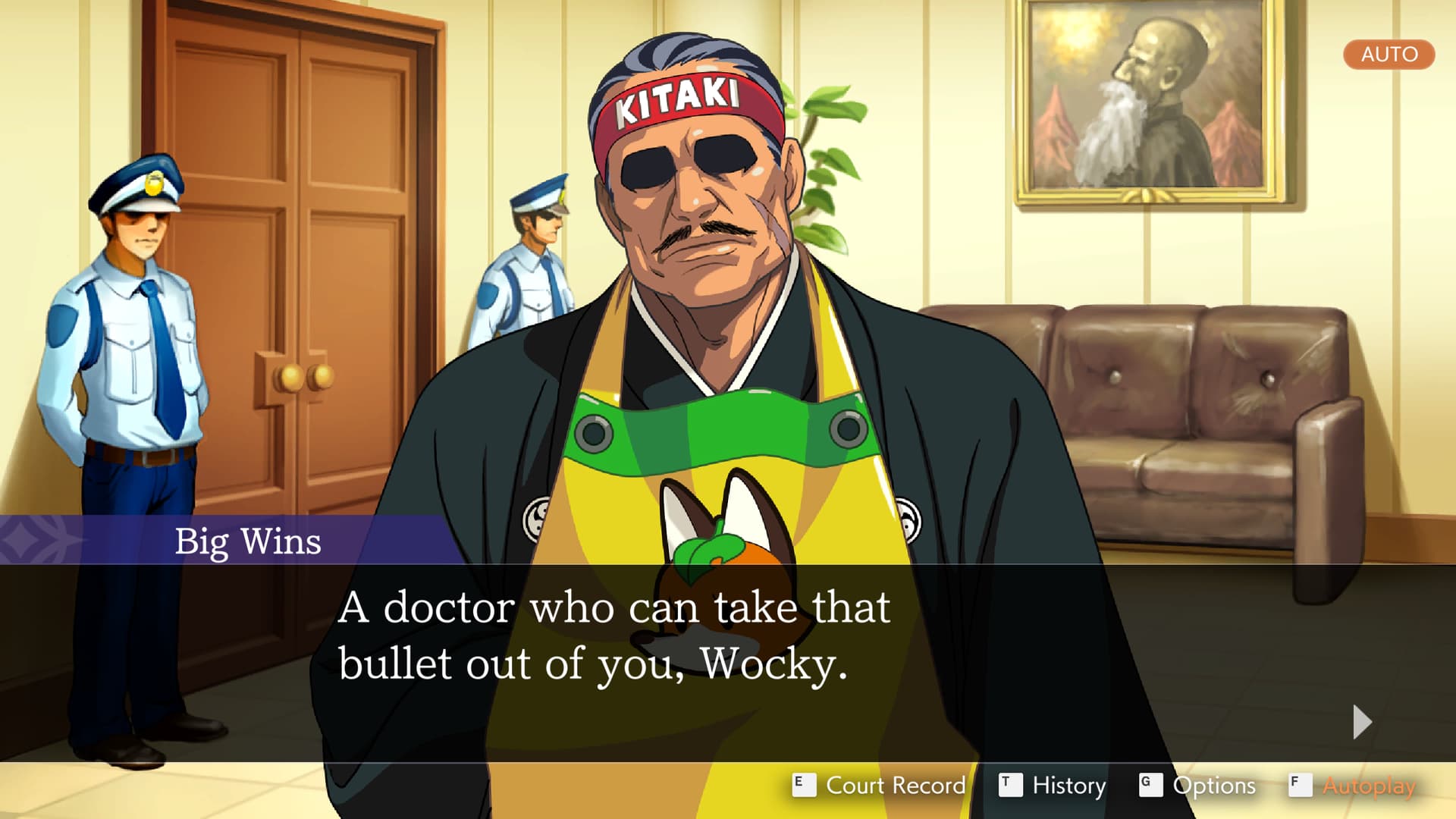Open the Options menu

1198,785
